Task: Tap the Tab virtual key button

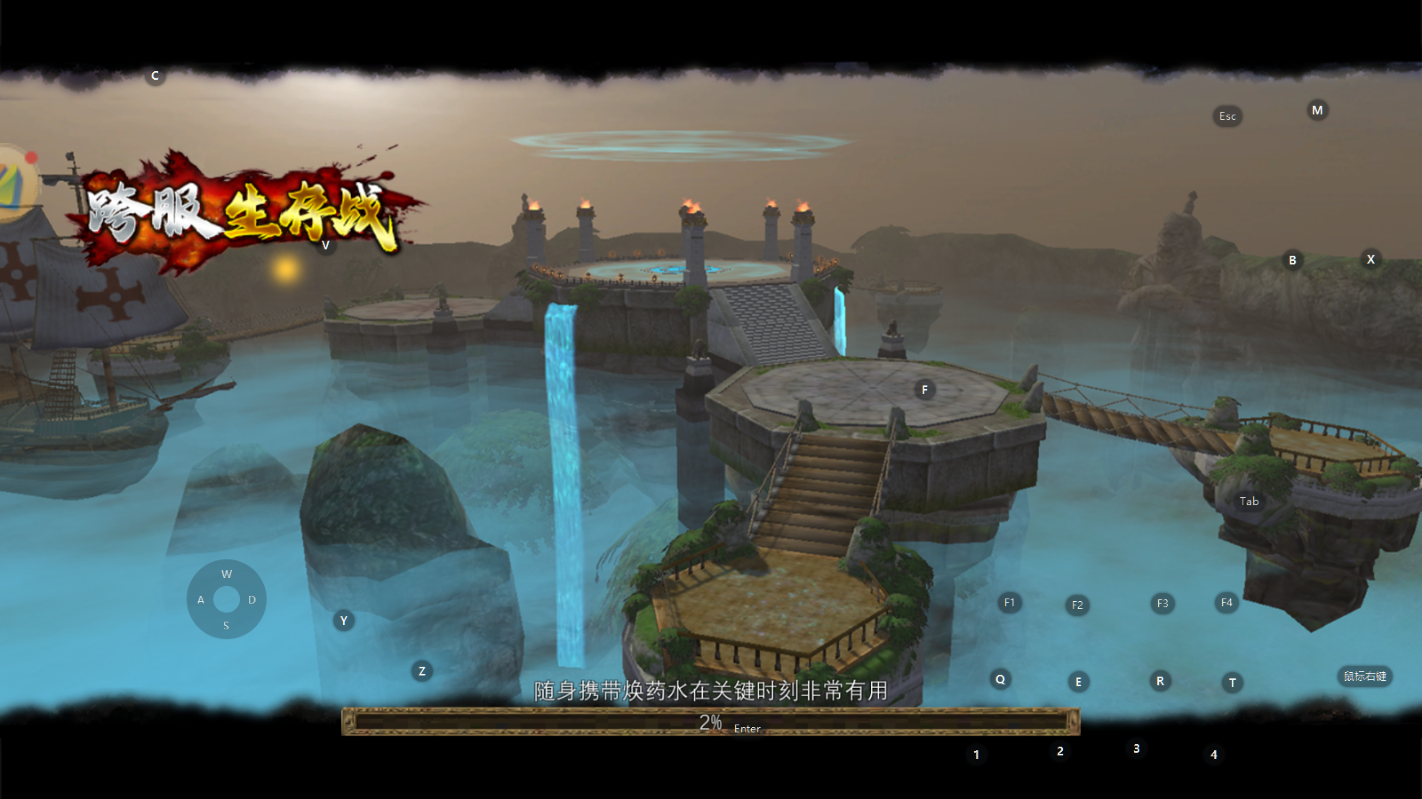Action: [x=1249, y=501]
